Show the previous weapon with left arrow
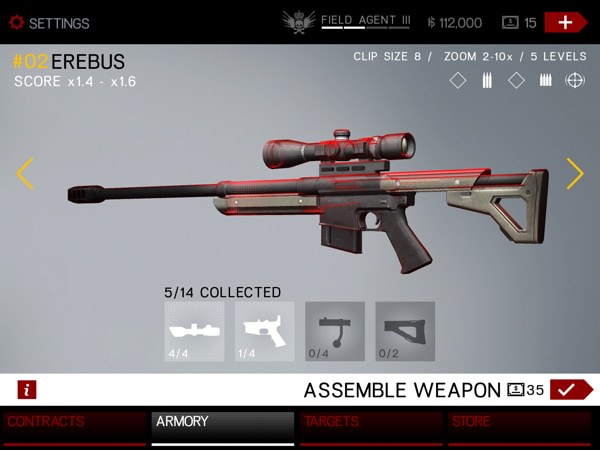The width and height of the screenshot is (600, 450). (25, 174)
